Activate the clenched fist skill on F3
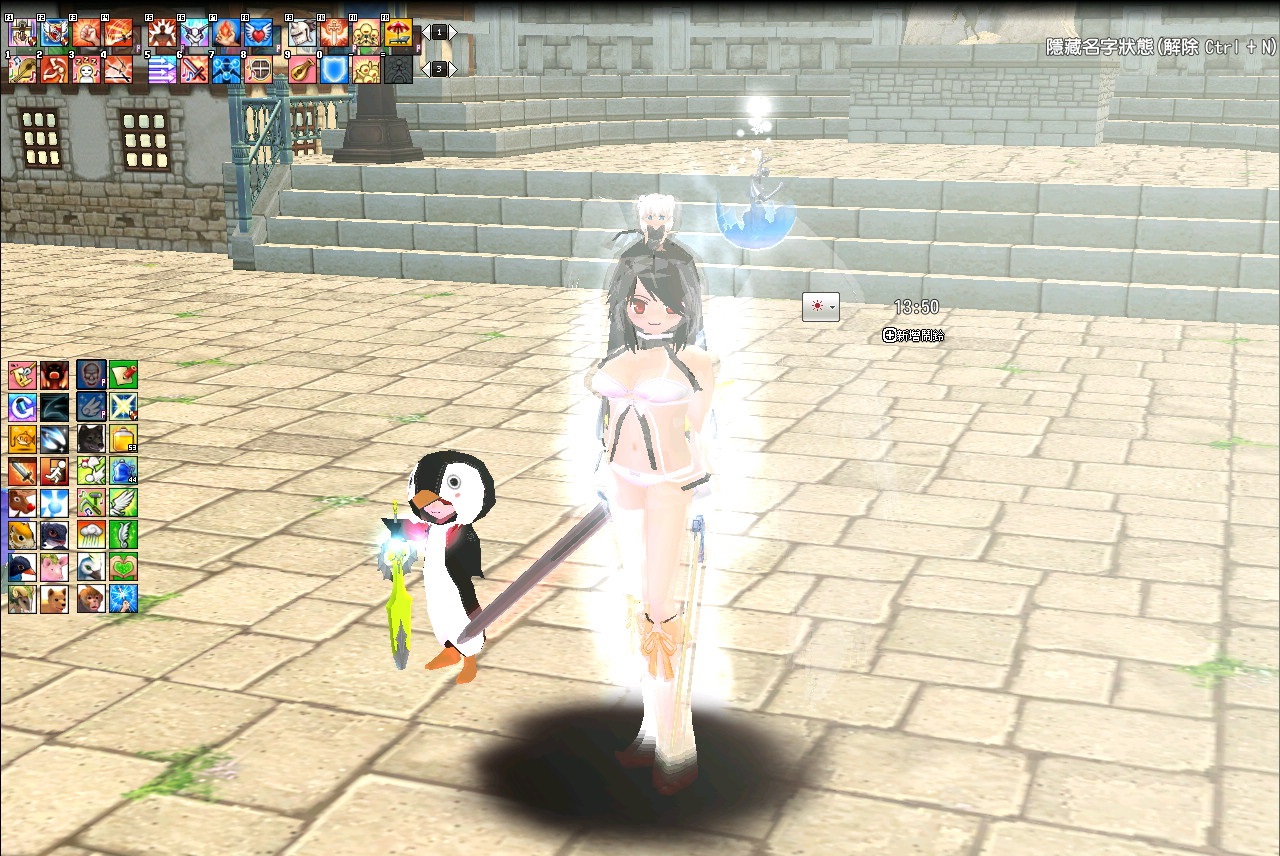This screenshot has height=856, width=1280. (x=86, y=34)
